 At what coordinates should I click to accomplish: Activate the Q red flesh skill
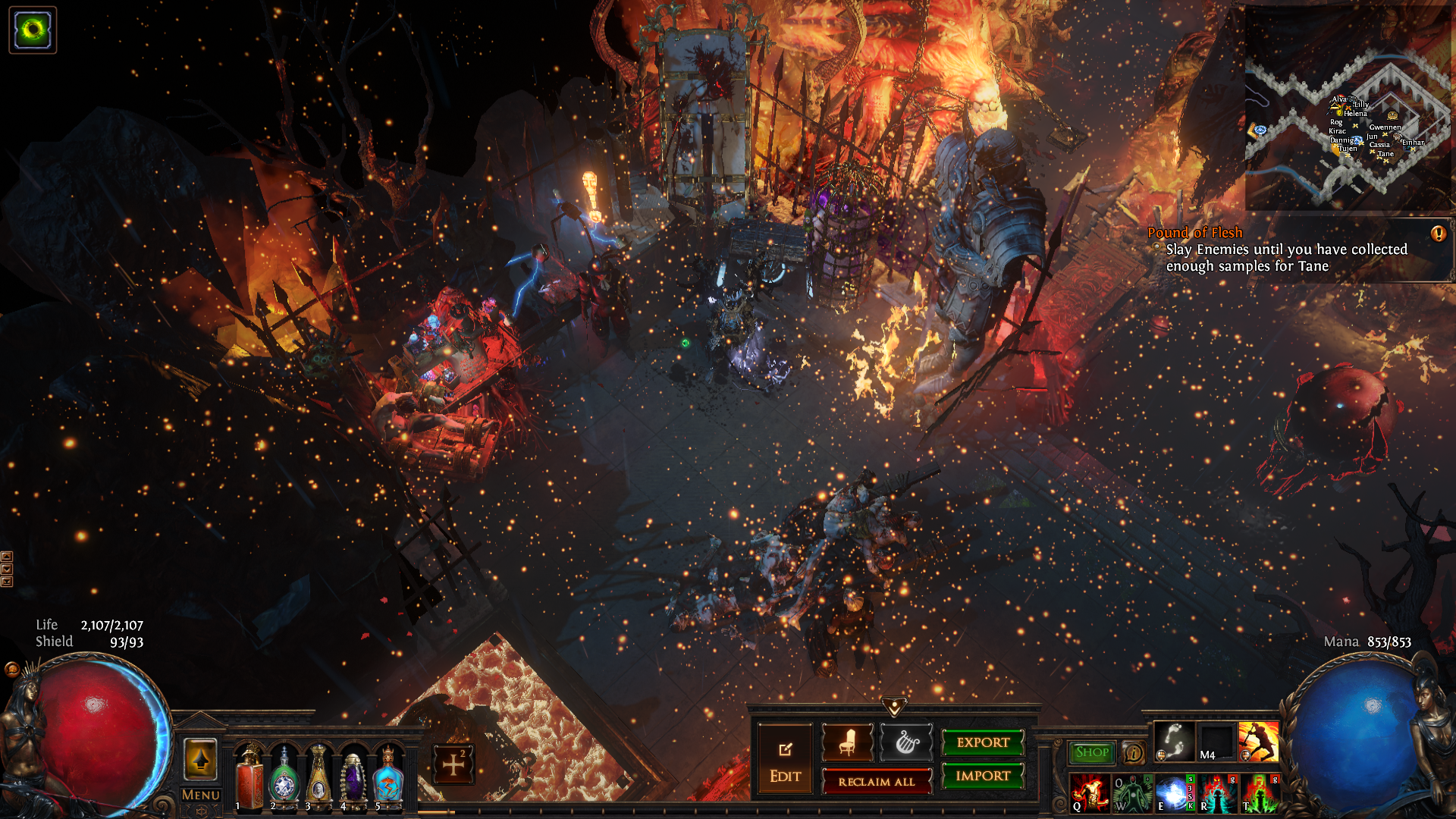[x=1089, y=793]
